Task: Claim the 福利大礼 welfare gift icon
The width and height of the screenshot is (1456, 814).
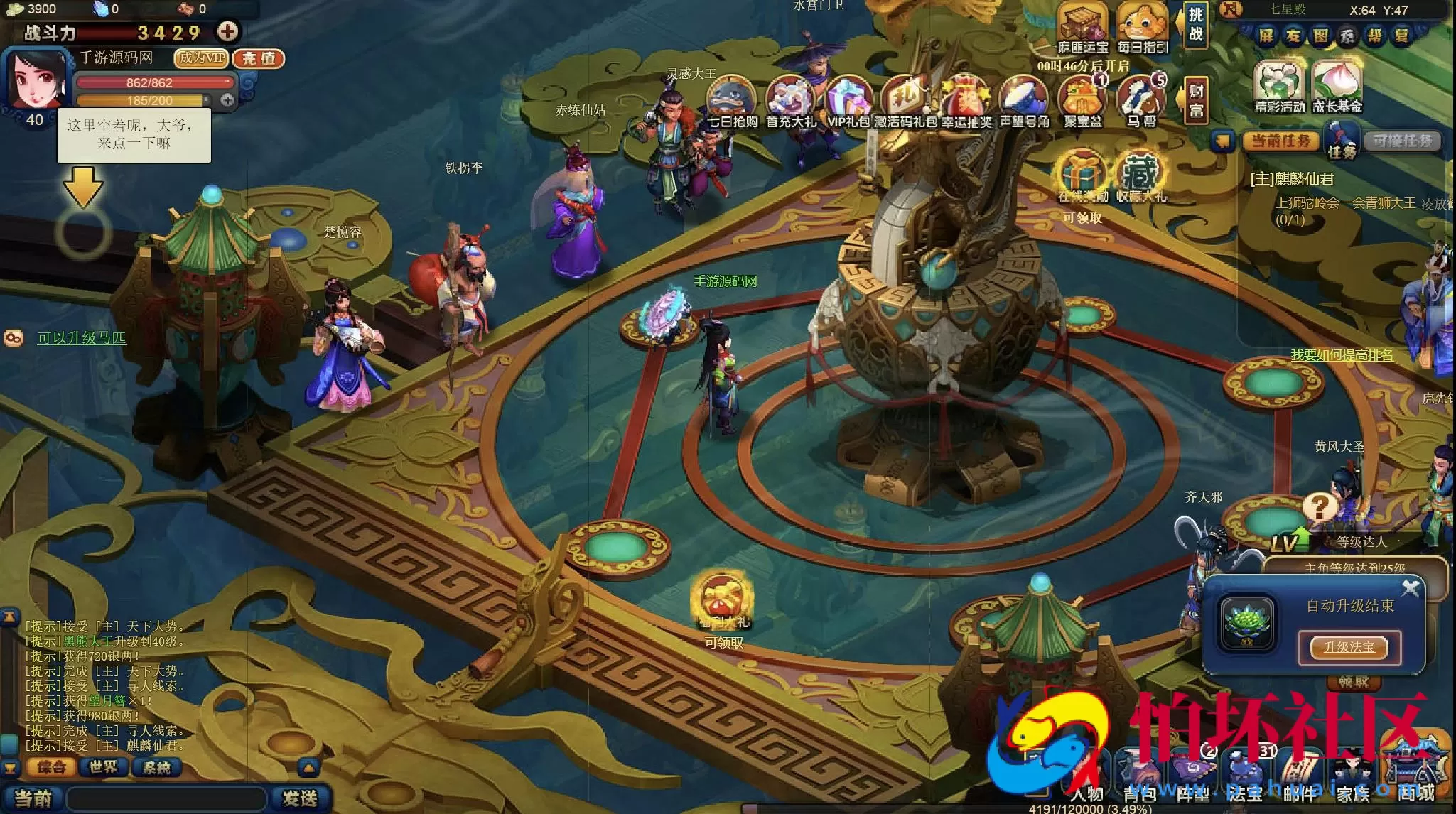Action: [x=723, y=602]
